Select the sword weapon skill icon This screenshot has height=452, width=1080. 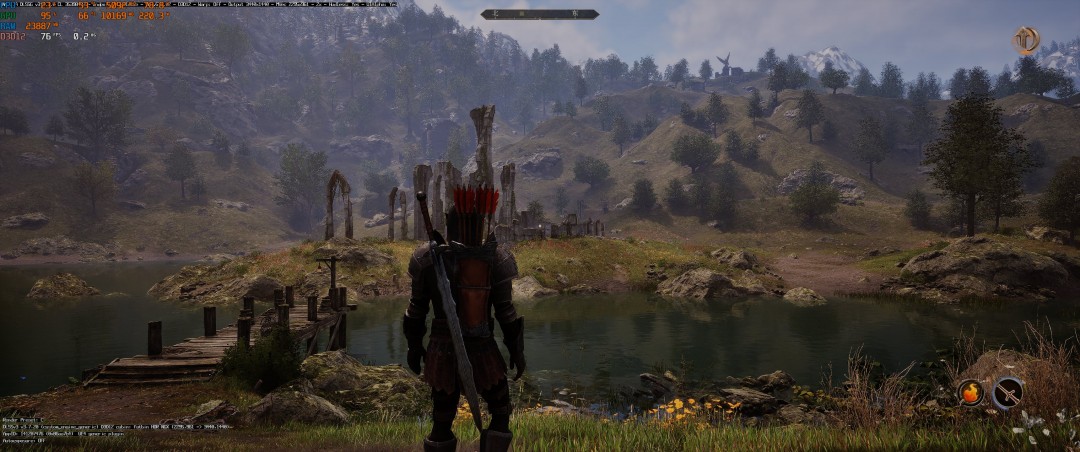coord(1007,392)
